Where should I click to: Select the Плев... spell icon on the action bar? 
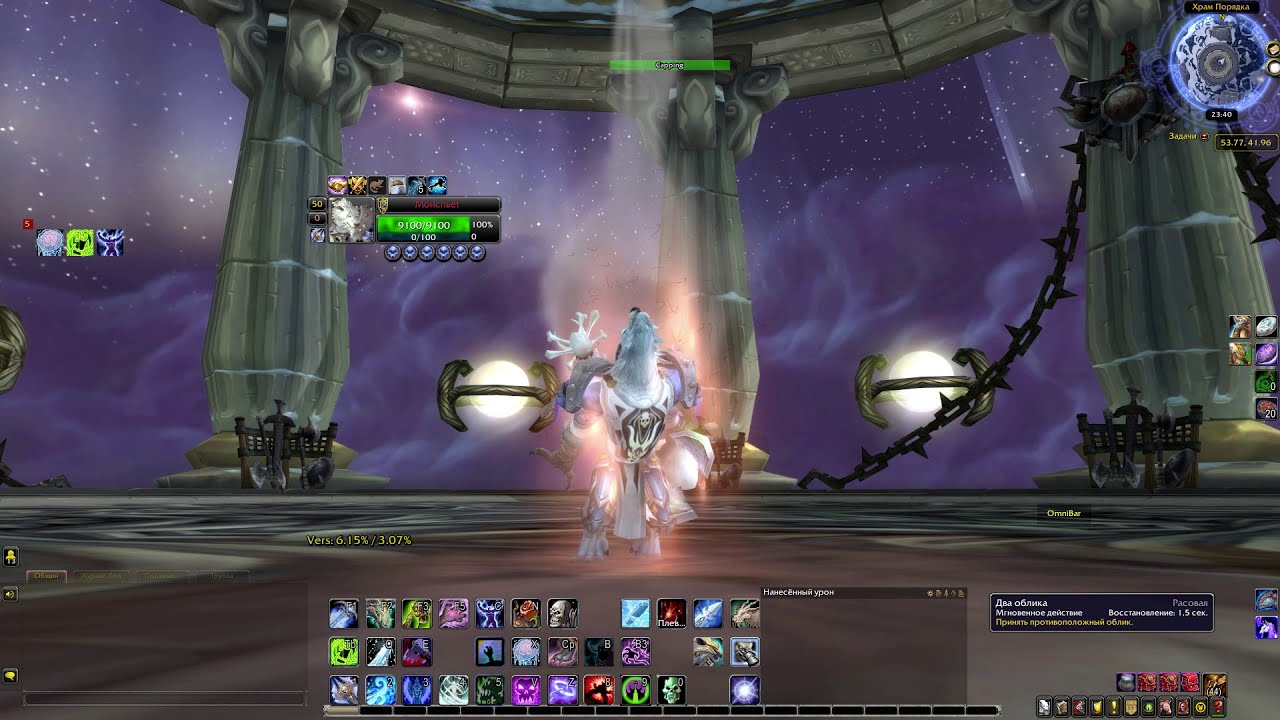pyautogui.click(x=672, y=613)
